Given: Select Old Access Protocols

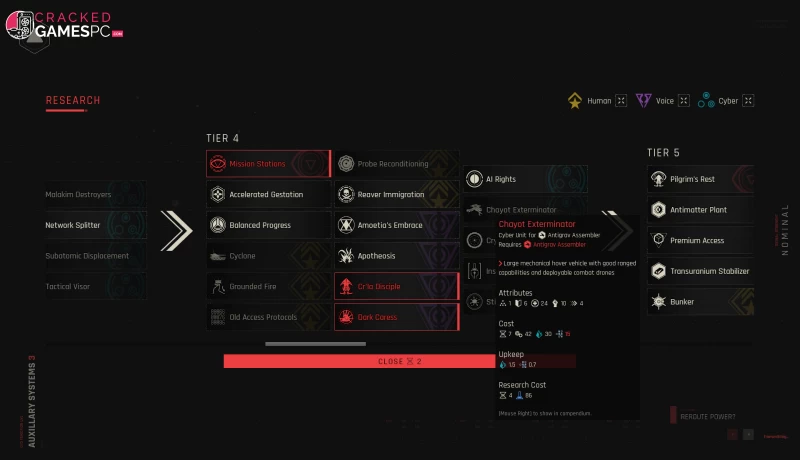Looking at the screenshot, I should (x=268, y=317).
